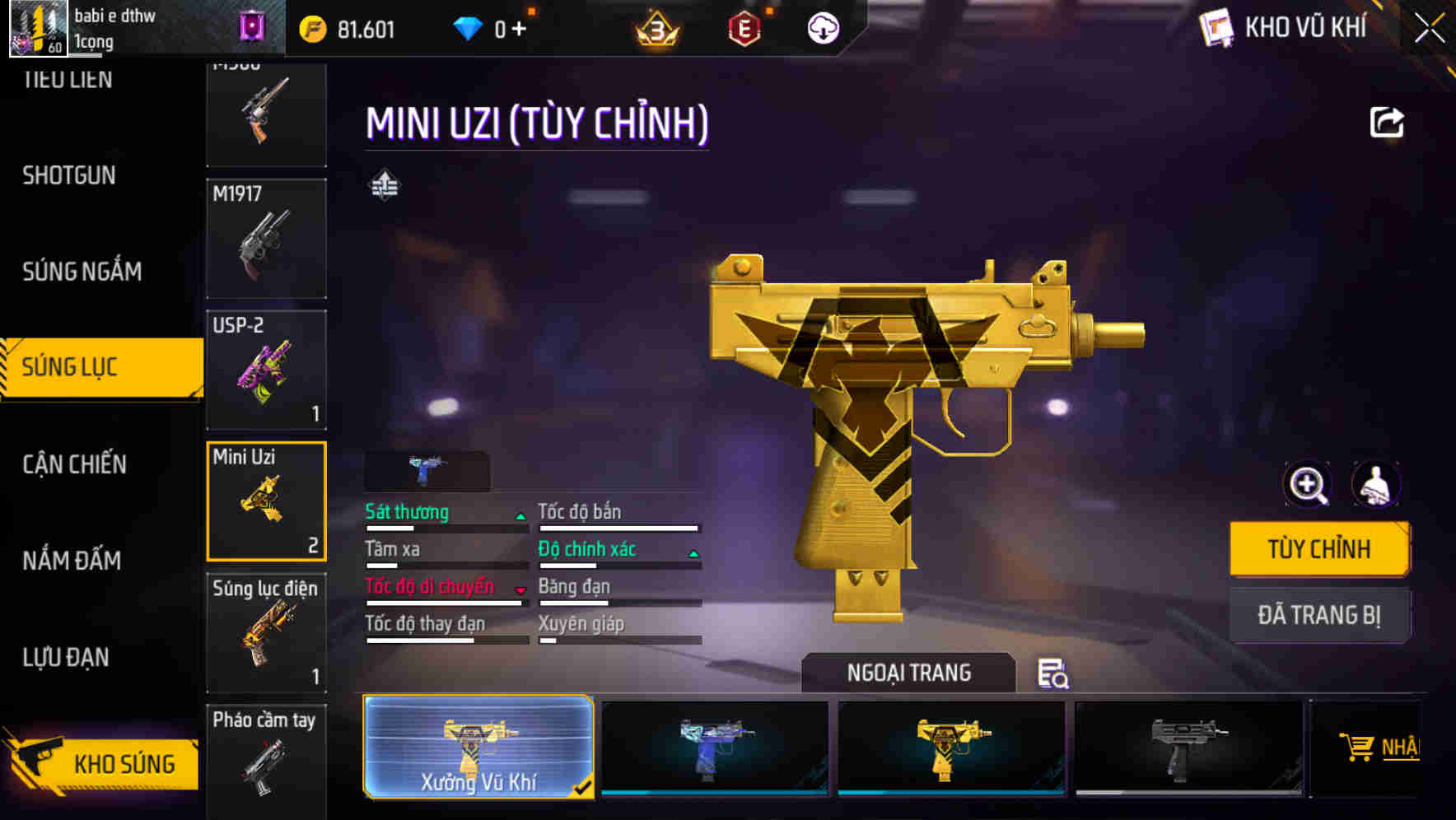1456x820 pixels.
Task: Select the M1917 revolver slot
Action: tap(266, 239)
